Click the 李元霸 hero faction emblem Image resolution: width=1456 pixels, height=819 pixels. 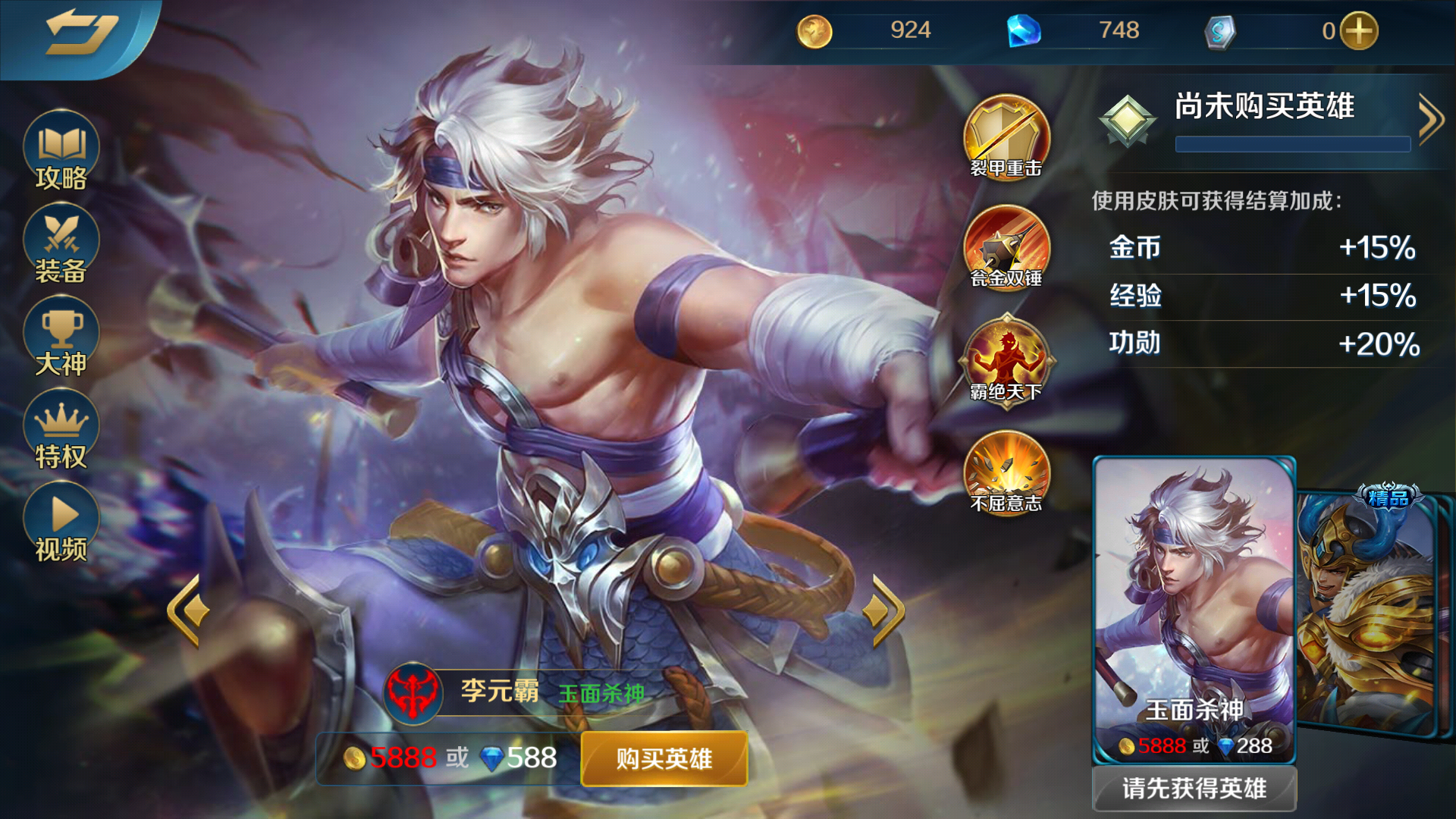pos(413,692)
